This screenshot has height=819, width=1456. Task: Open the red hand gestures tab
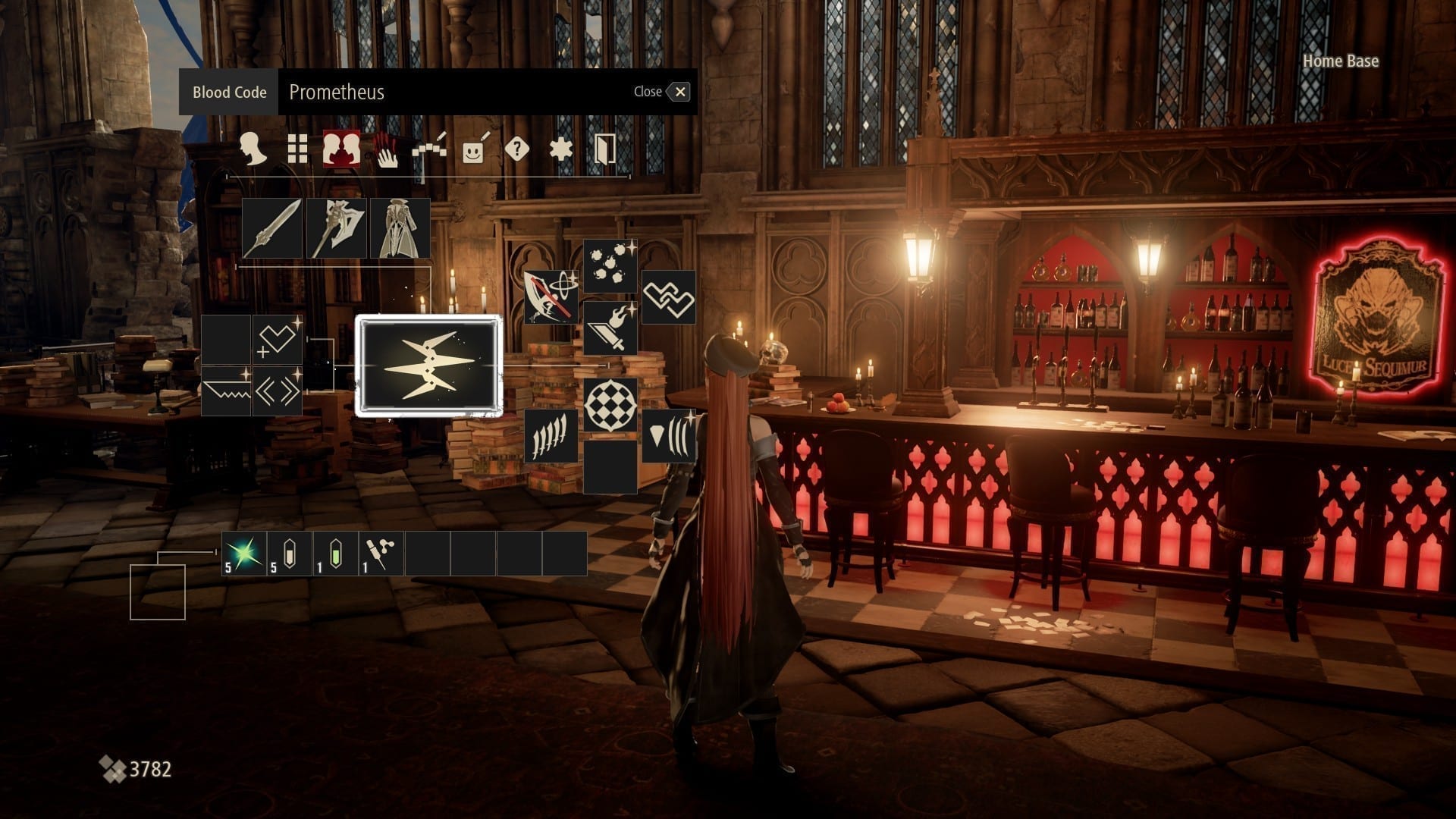click(x=386, y=149)
